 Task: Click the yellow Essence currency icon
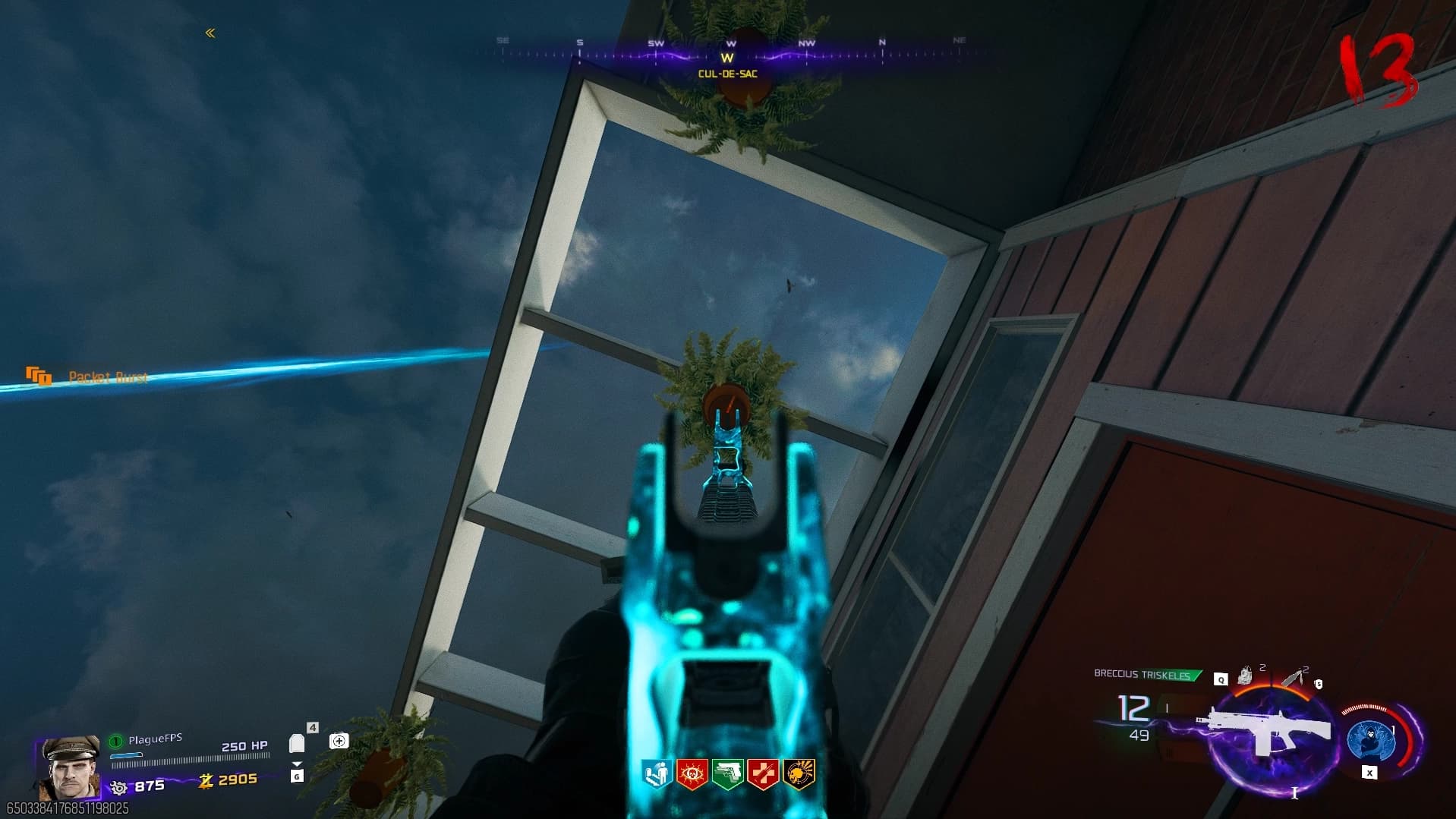205,780
